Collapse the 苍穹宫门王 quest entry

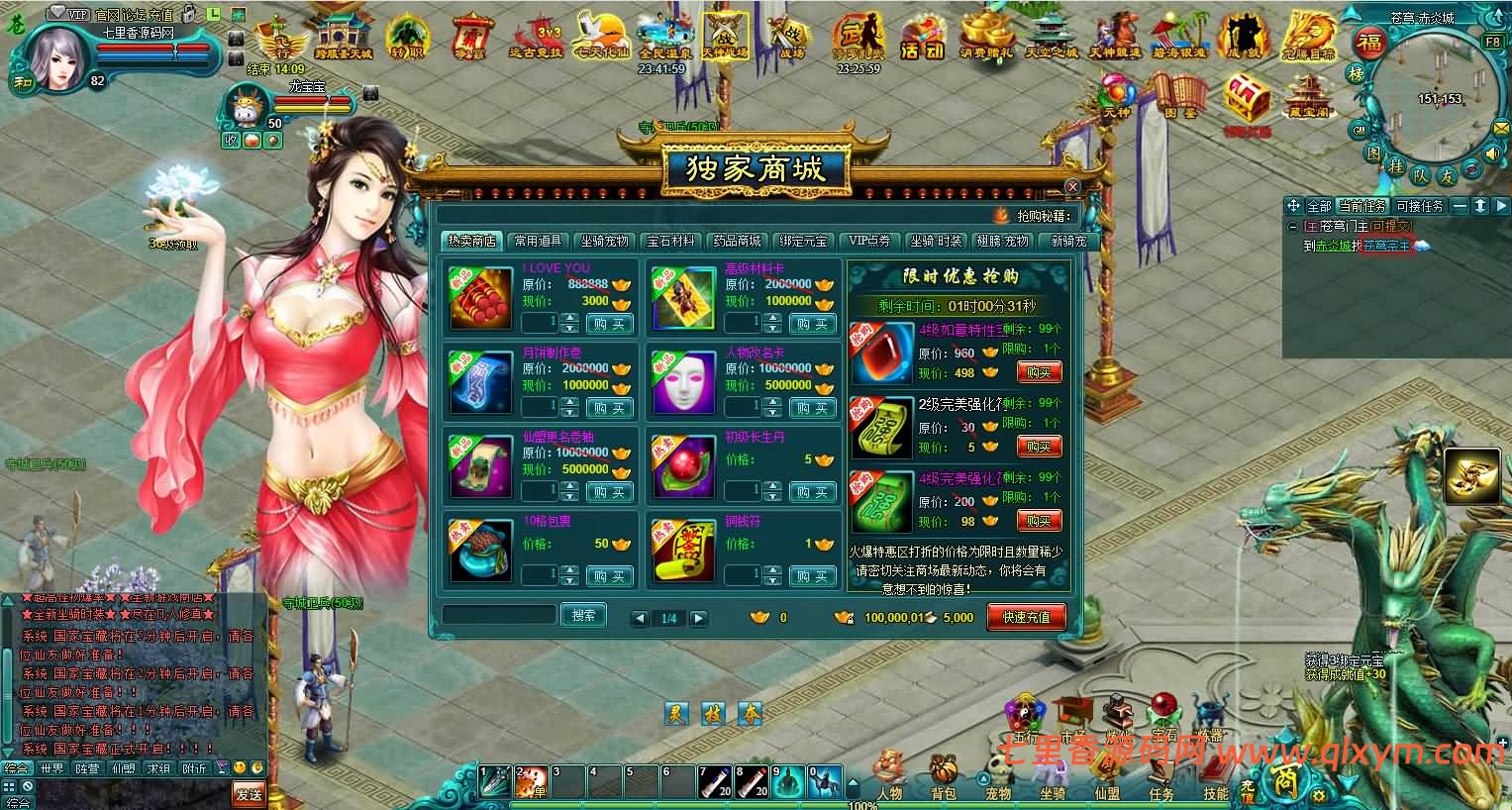coord(1292,226)
